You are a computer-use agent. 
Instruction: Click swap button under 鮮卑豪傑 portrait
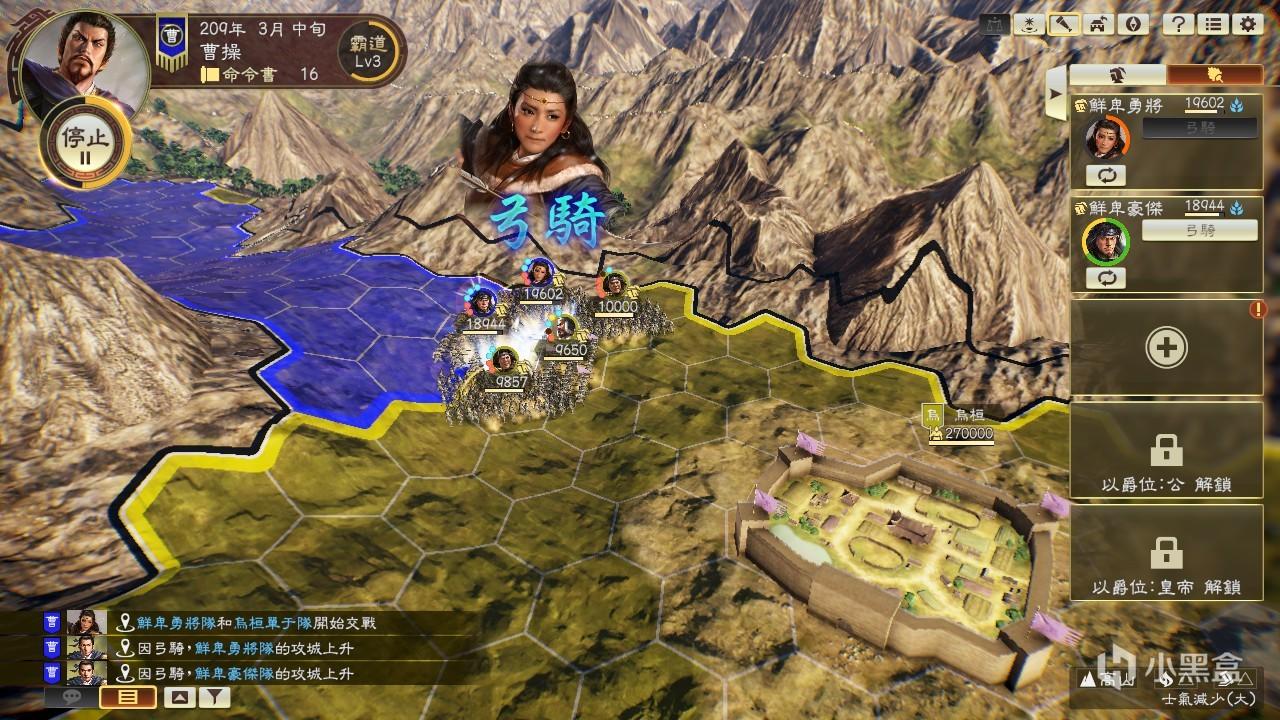(x=1105, y=277)
